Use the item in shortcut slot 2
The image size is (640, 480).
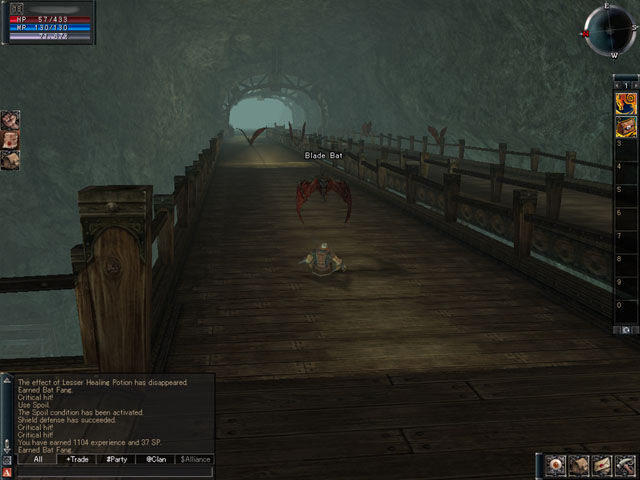point(626,125)
